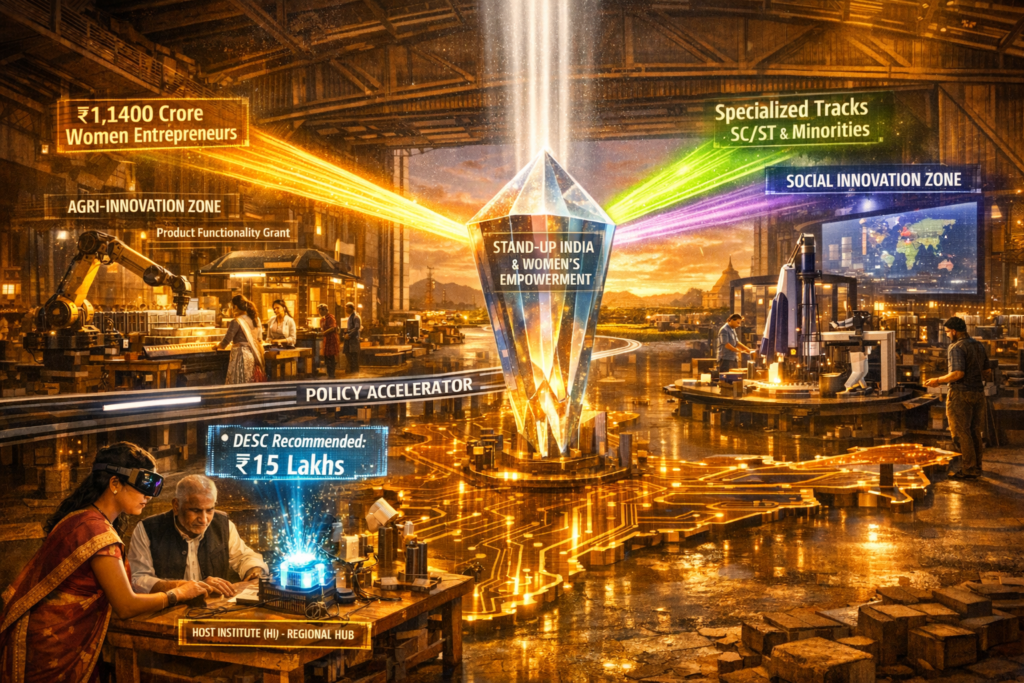Choose the Product Functionality Grant label
The width and height of the screenshot is (1024, 683).
point(224,234)
